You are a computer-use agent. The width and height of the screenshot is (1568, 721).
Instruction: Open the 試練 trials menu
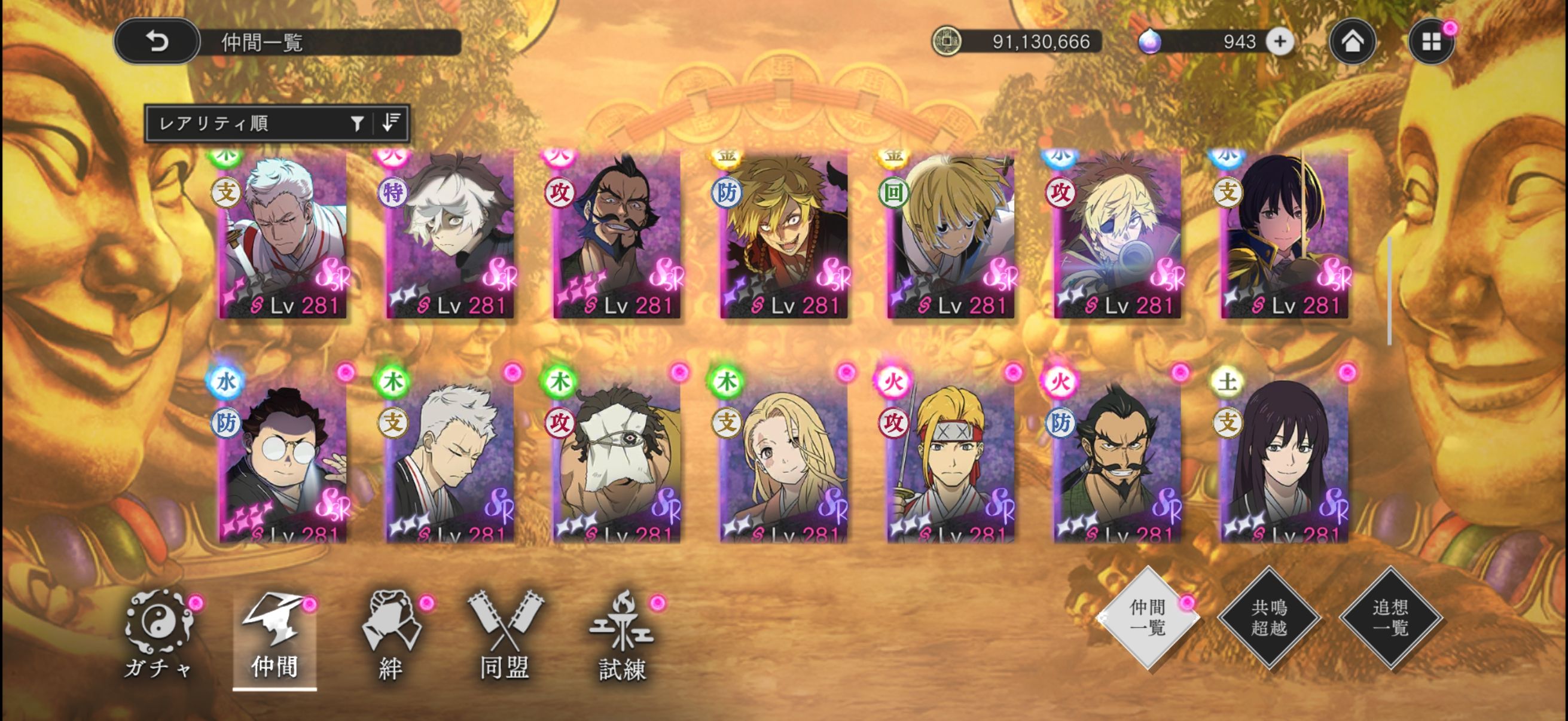point(621,636)
